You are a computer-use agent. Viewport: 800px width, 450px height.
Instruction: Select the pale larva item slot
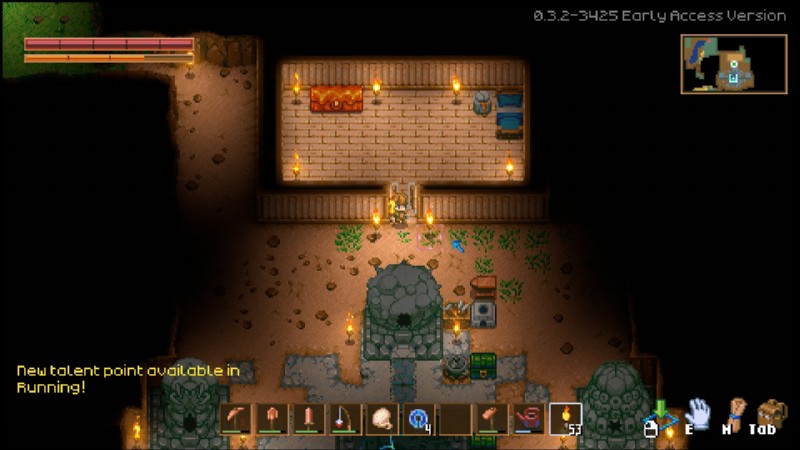381,418
